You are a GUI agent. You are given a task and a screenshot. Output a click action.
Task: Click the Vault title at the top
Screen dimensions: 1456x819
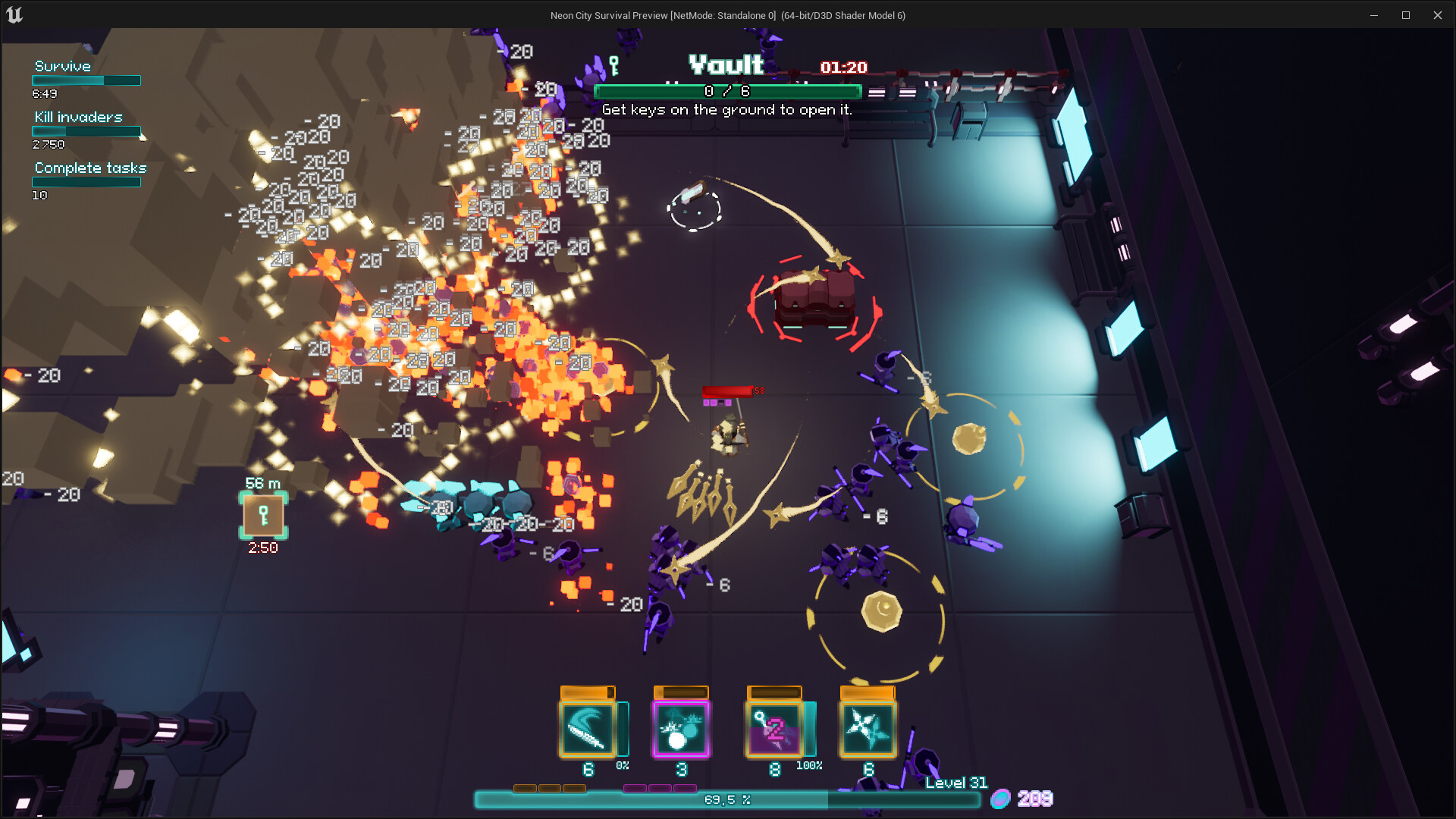coord(725,66)
